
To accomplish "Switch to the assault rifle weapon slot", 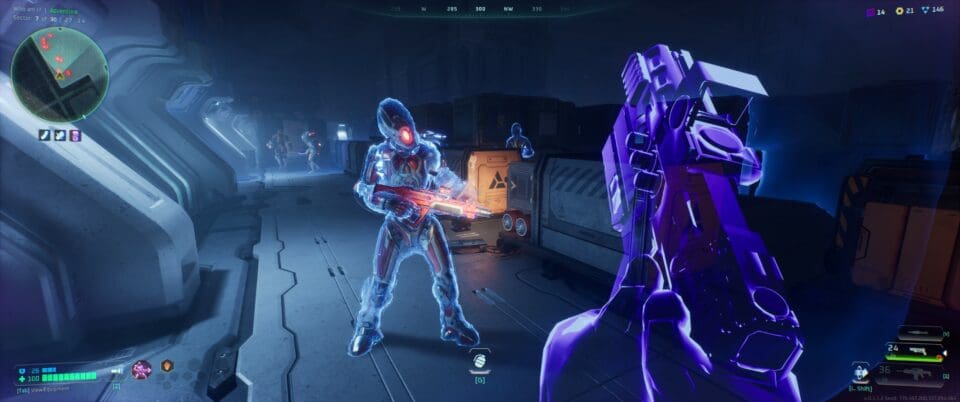I will 918,371.
